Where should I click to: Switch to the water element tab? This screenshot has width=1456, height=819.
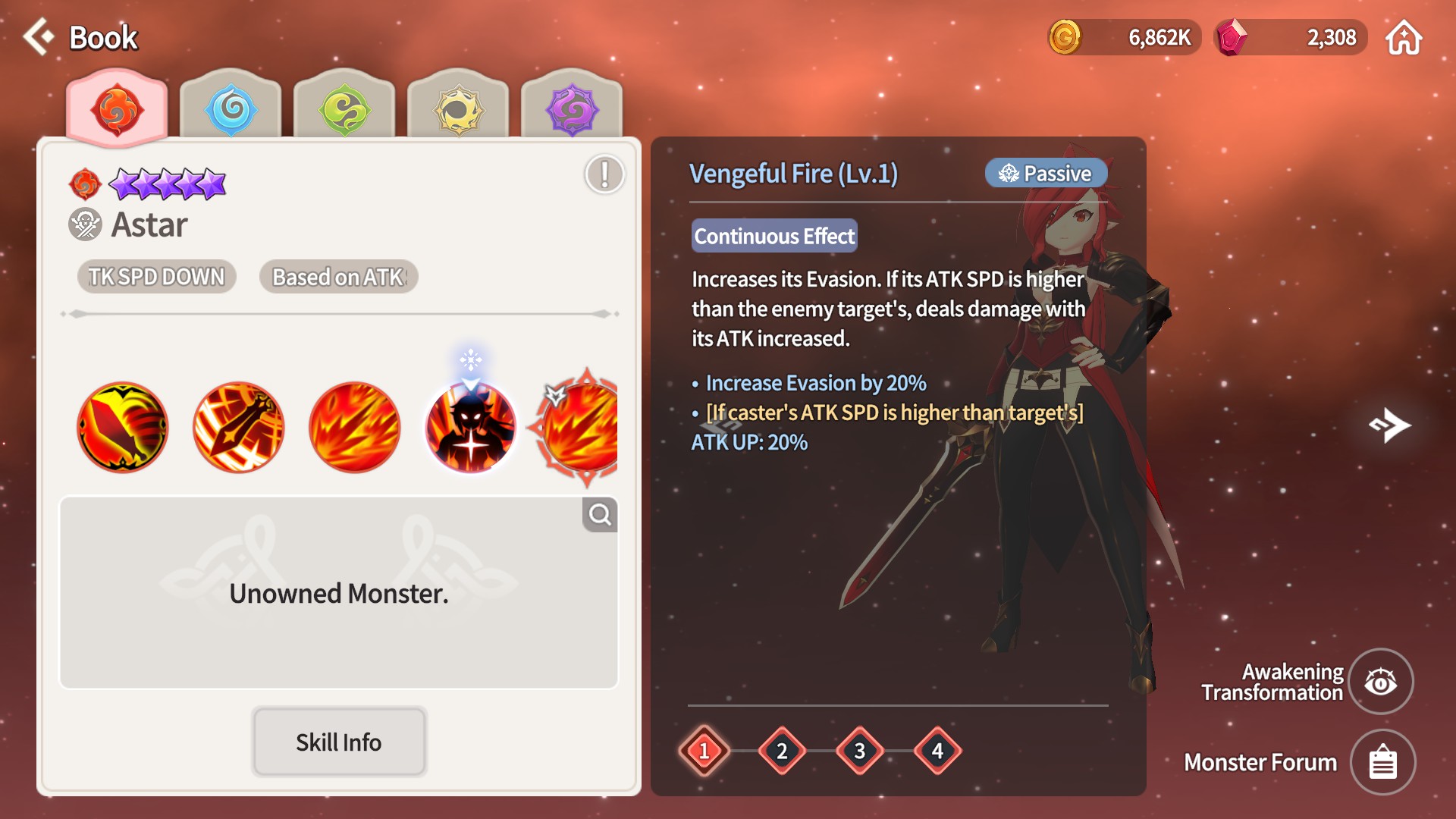click(x=231, y=109)
